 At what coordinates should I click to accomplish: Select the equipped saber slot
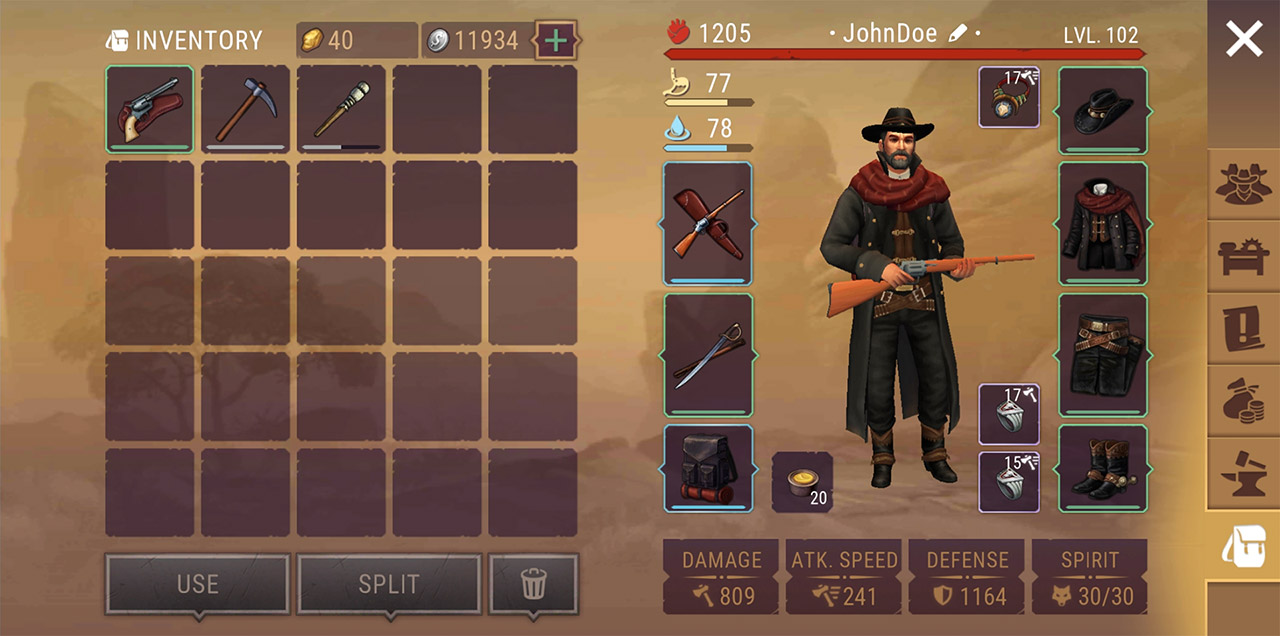(x=708, y=354)
